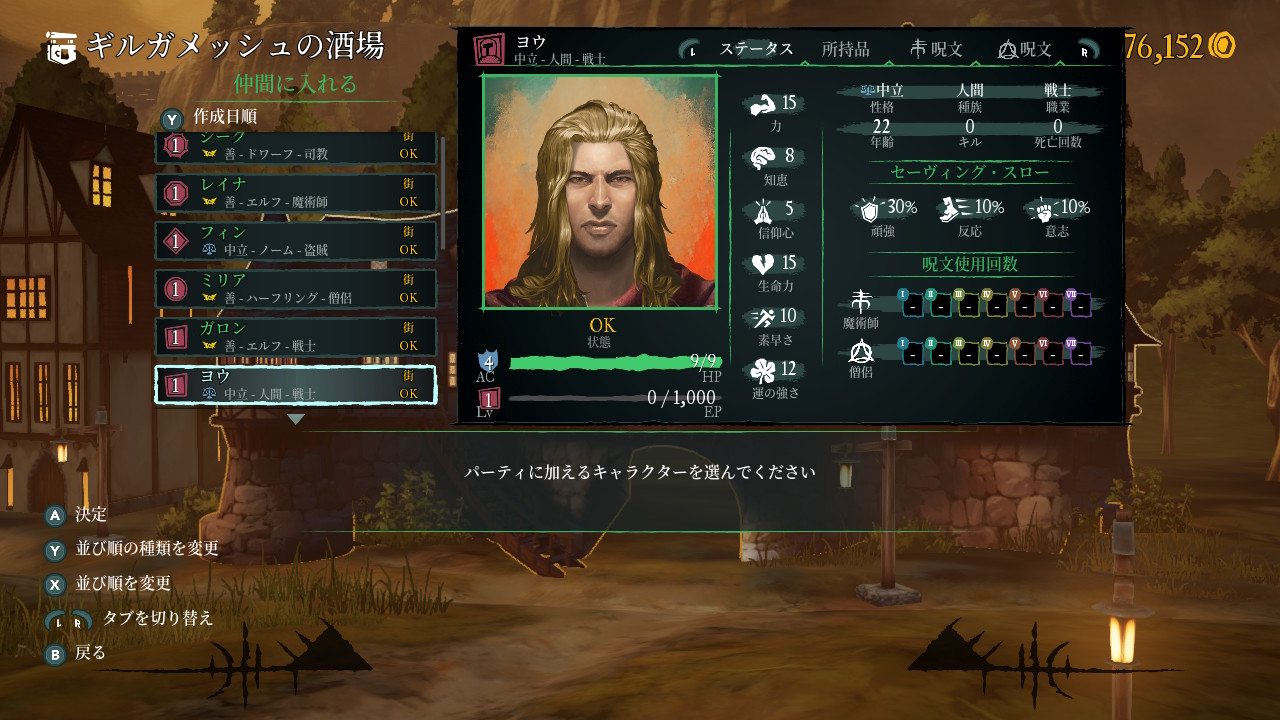
Task: Add ヨウ the human fighter to party
Action: 295,384
